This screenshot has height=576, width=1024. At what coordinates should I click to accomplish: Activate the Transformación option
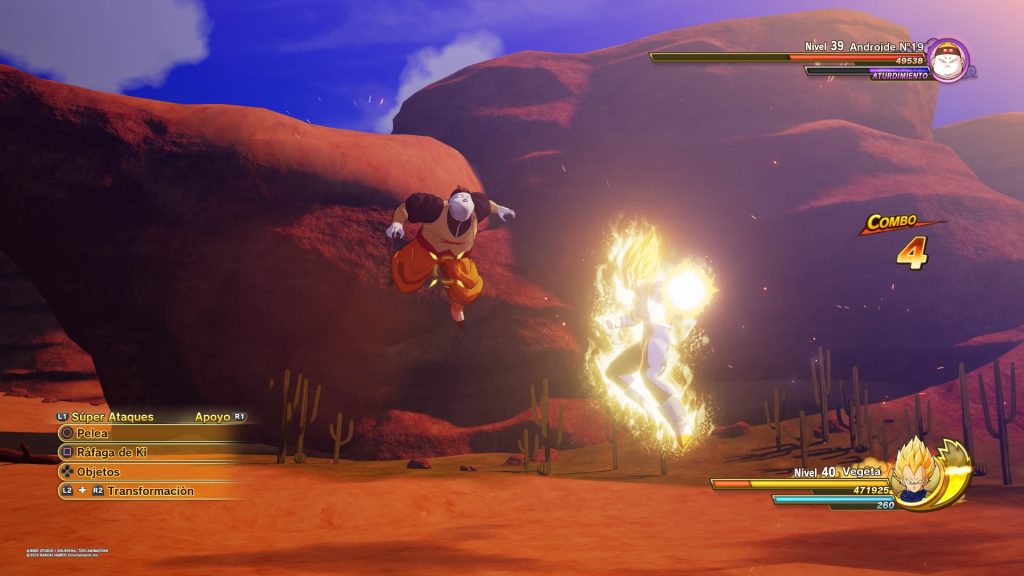point(150,491)
